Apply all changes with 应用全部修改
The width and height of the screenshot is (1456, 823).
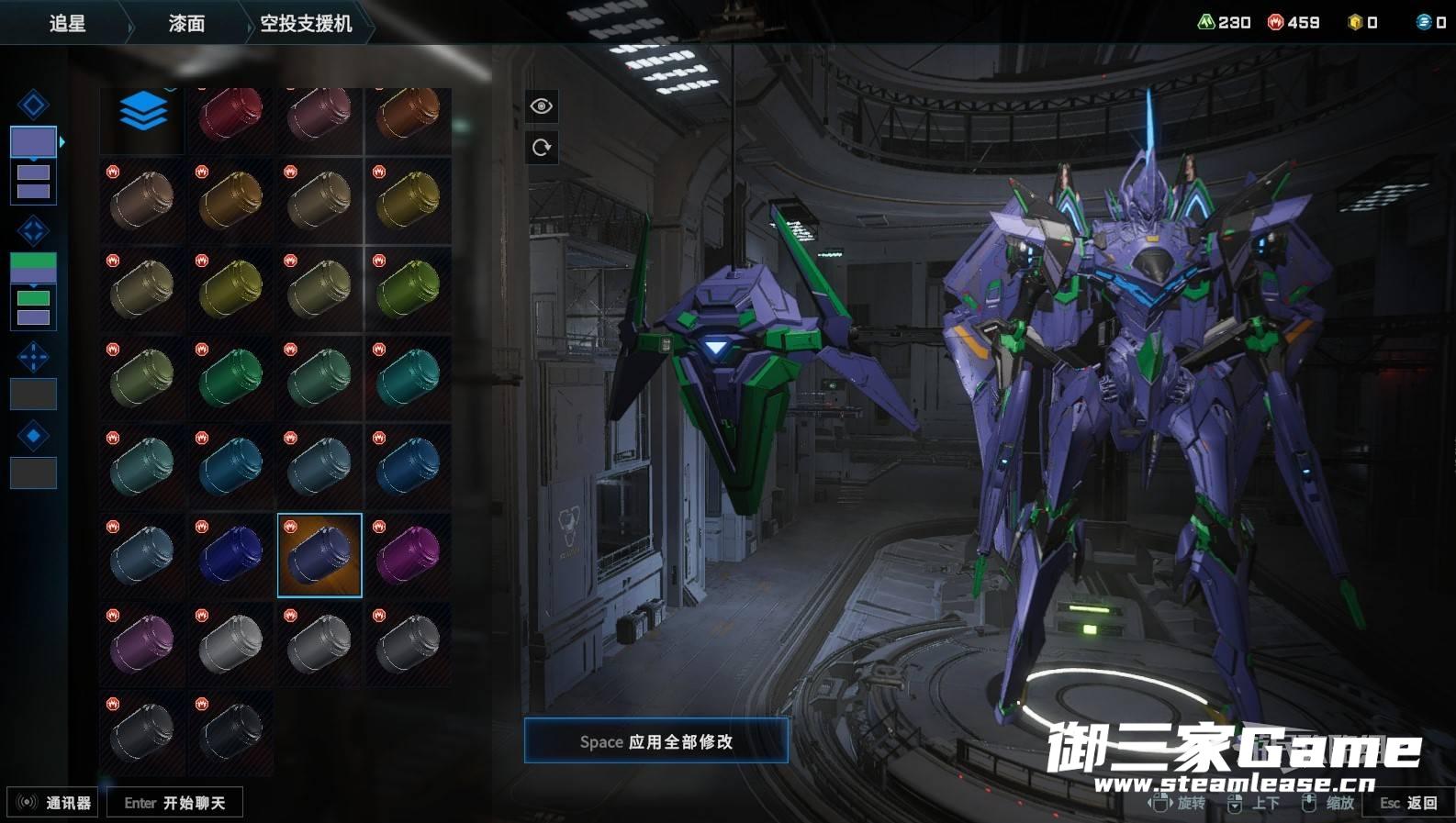pyautogui.click(x=655, y=741)
